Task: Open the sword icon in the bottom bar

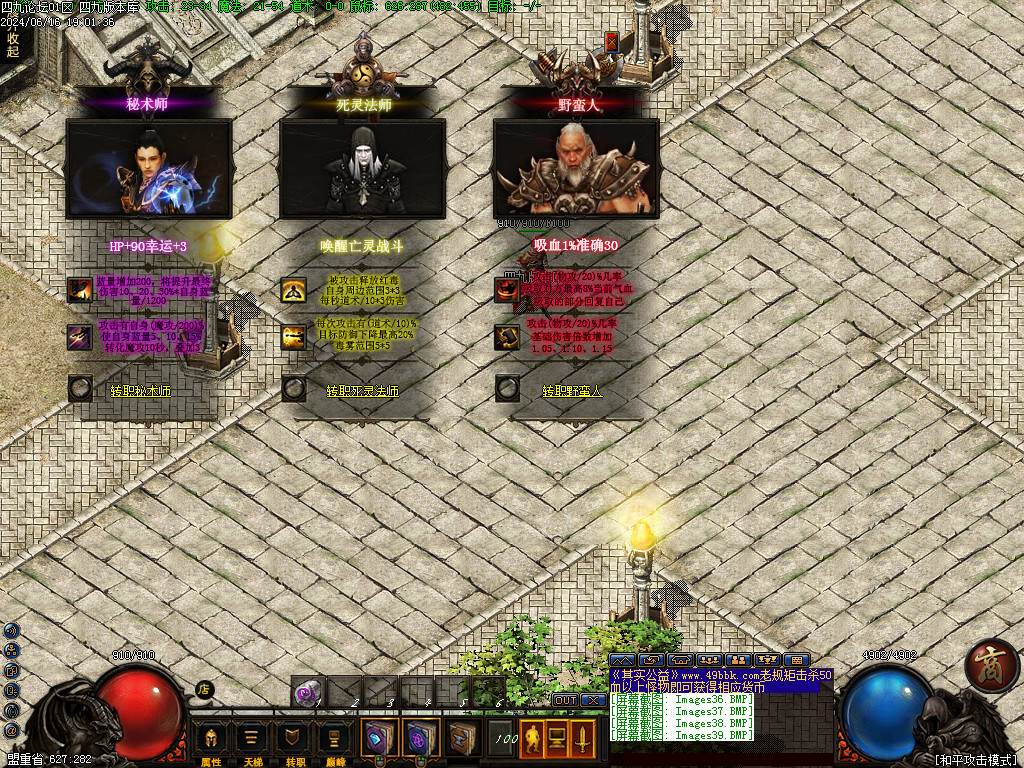Action: tap(581, 739)
